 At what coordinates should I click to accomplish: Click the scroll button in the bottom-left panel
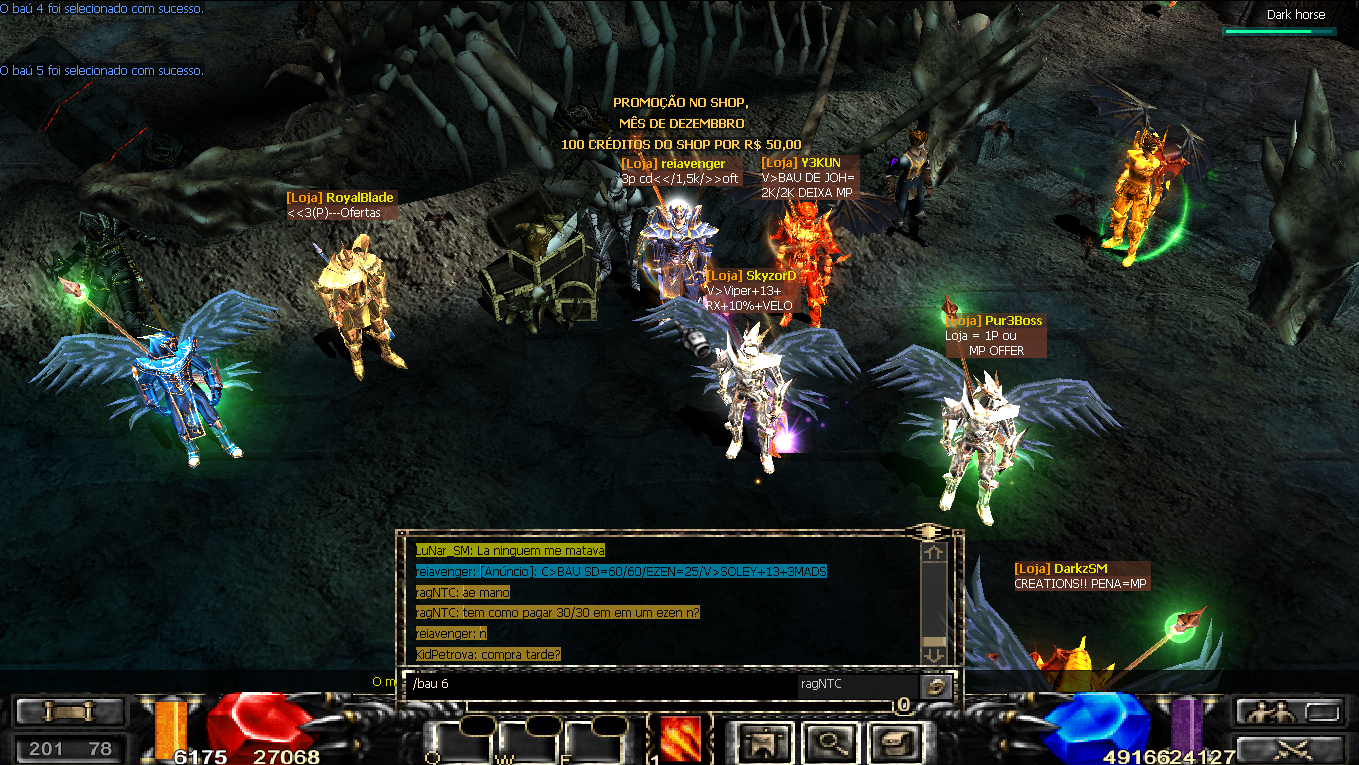pyautogui.click(x=70, y=712)
